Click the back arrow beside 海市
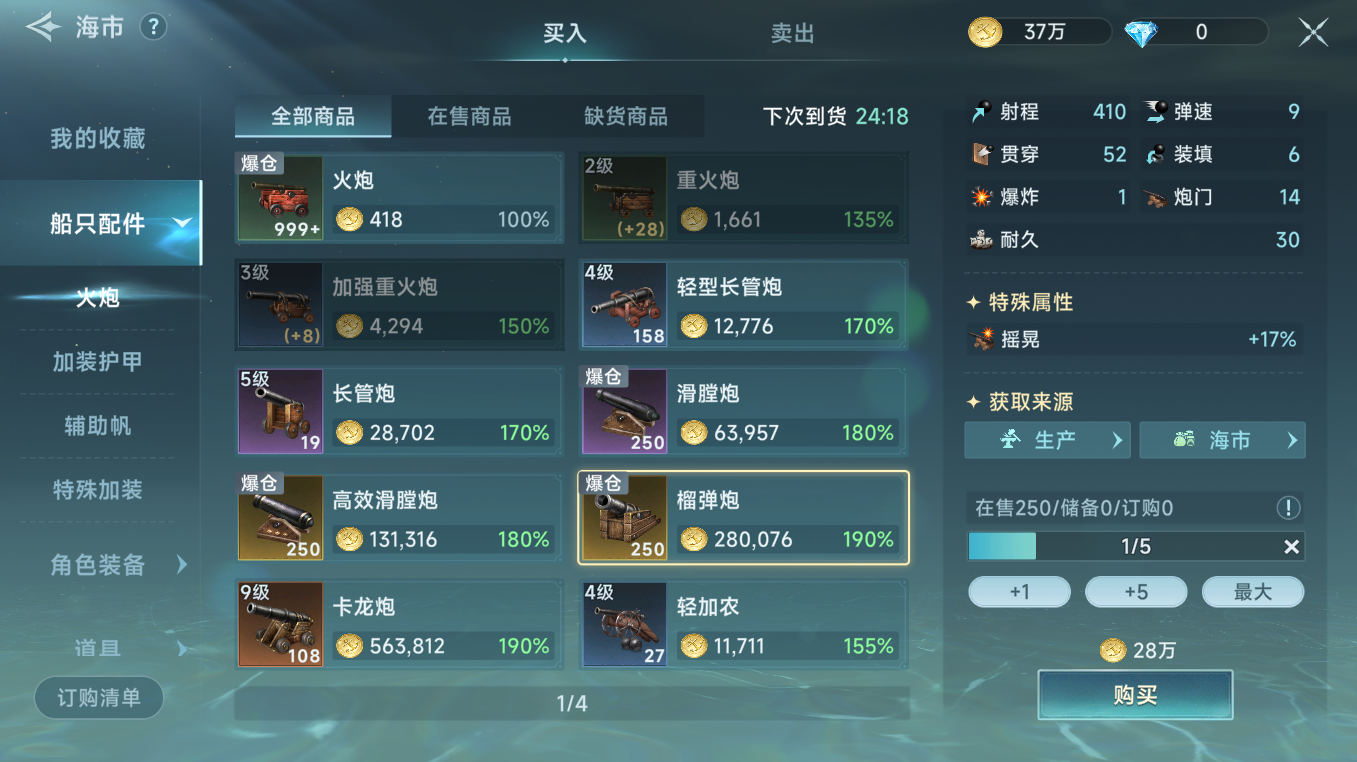1357x762 pixels. pos(41,27)
